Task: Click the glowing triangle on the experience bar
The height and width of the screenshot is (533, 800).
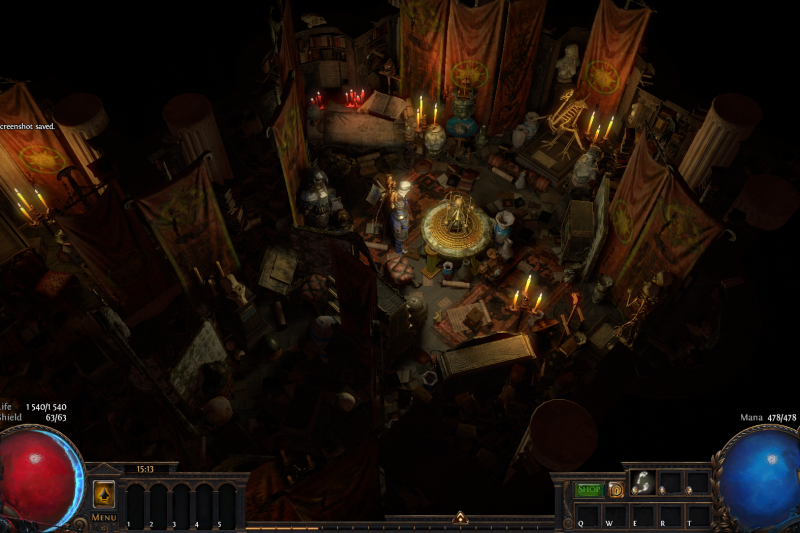Action: tap(460, 518)
